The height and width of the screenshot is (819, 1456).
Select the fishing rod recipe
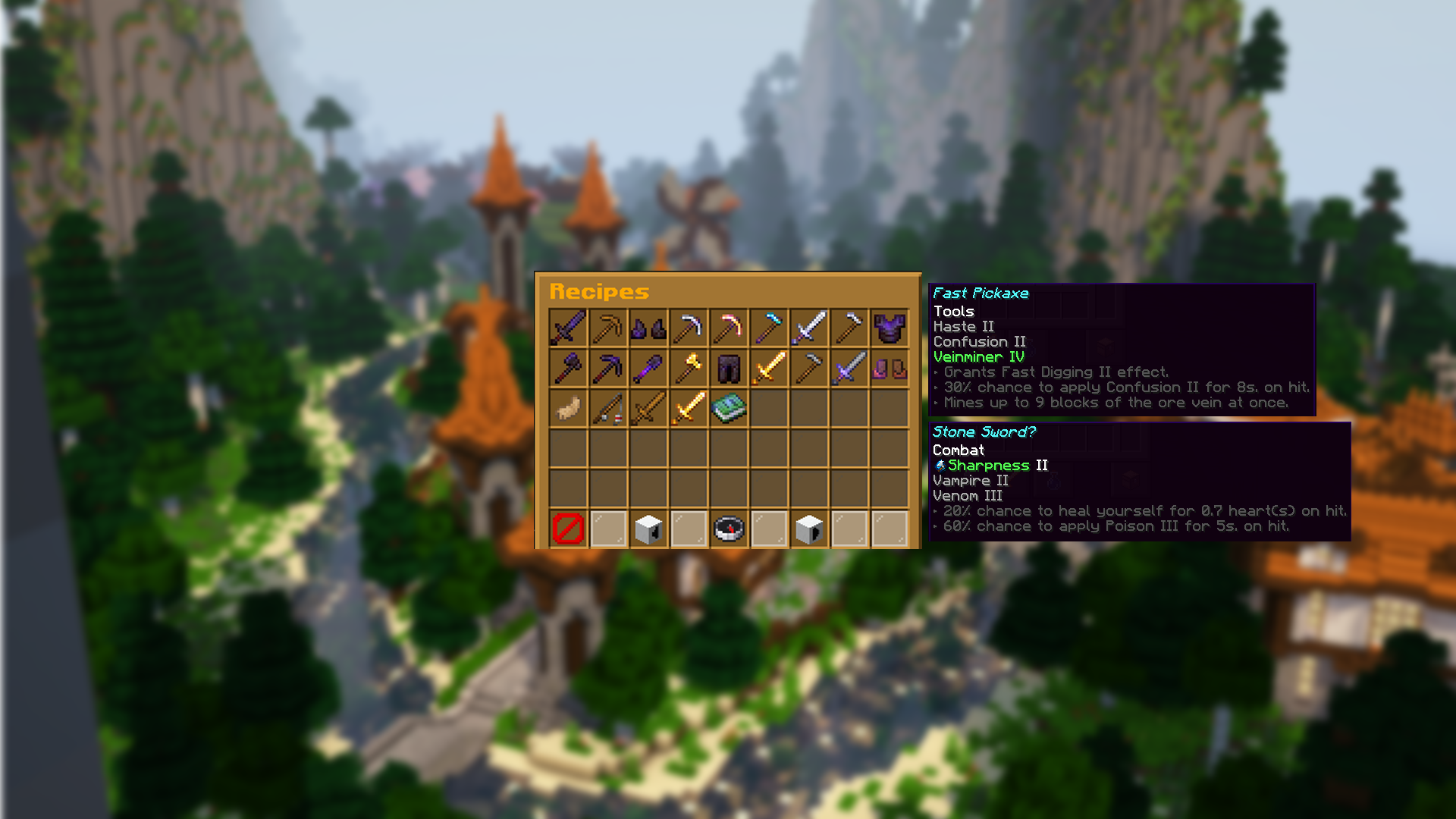click(608, 407)
